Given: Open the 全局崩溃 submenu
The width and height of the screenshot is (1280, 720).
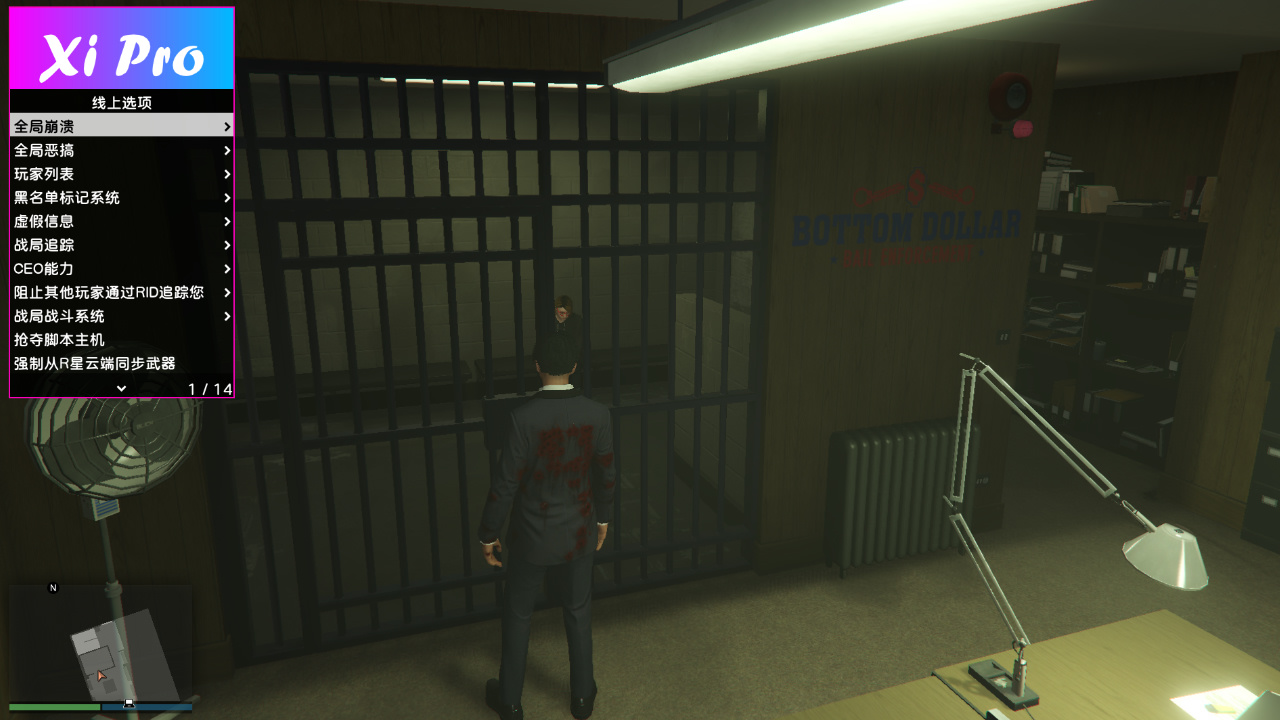Looking at the screenshot, I should point(122,126).
